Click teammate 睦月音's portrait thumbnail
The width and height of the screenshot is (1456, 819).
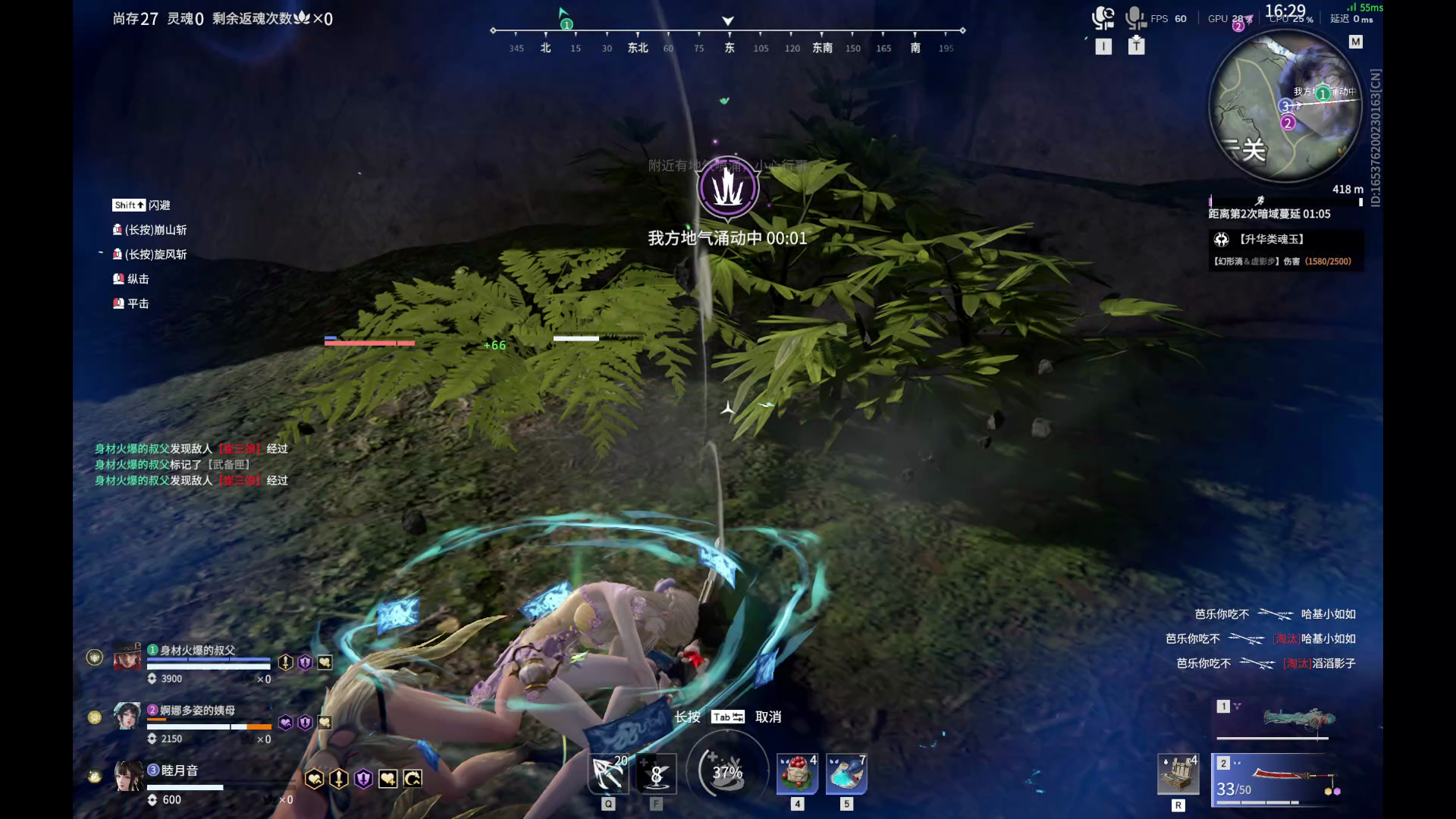pyautogui.click(x=128, y=779)
